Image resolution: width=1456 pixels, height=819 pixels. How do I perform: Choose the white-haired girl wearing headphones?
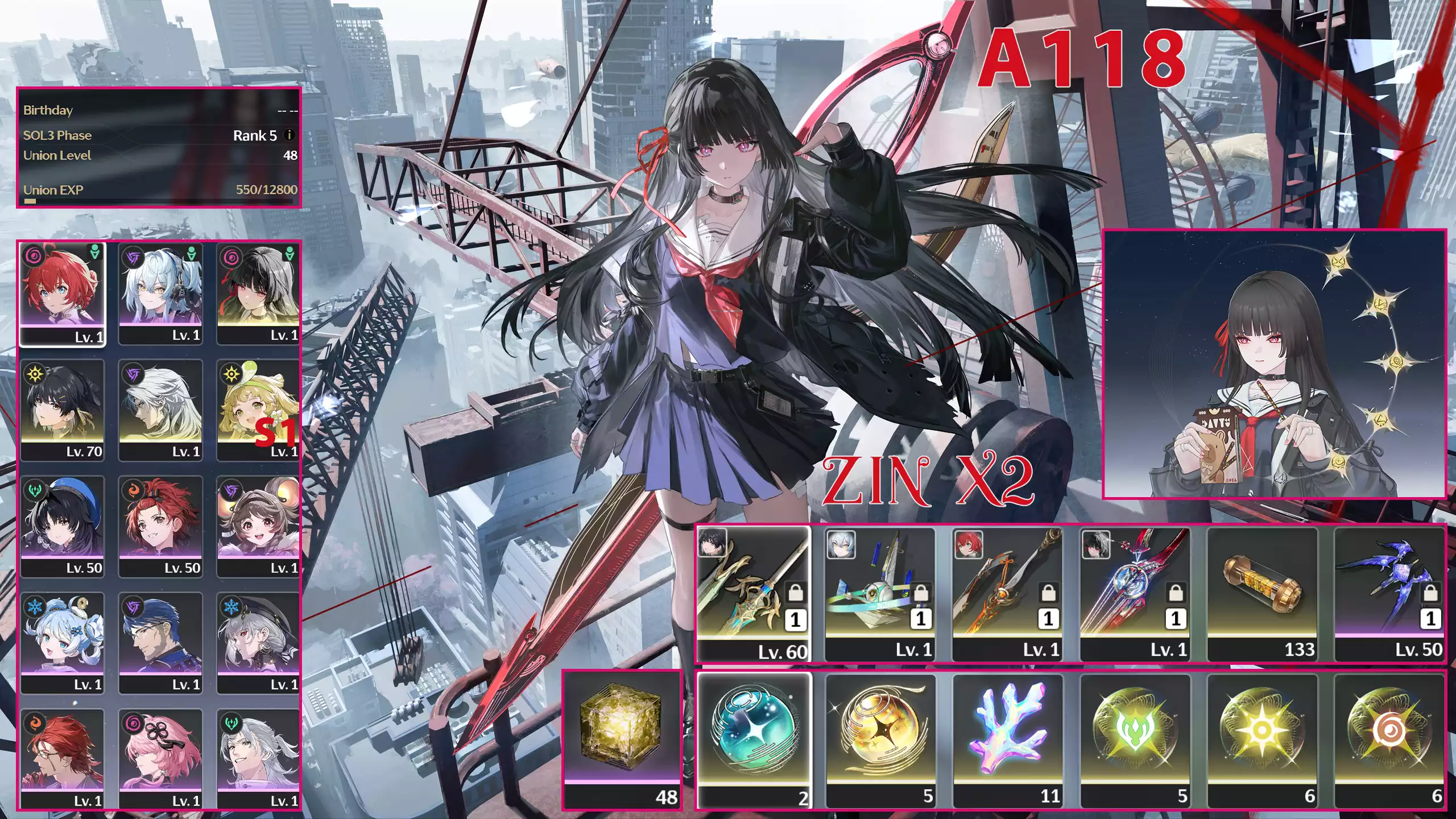[x=160, y=293]
